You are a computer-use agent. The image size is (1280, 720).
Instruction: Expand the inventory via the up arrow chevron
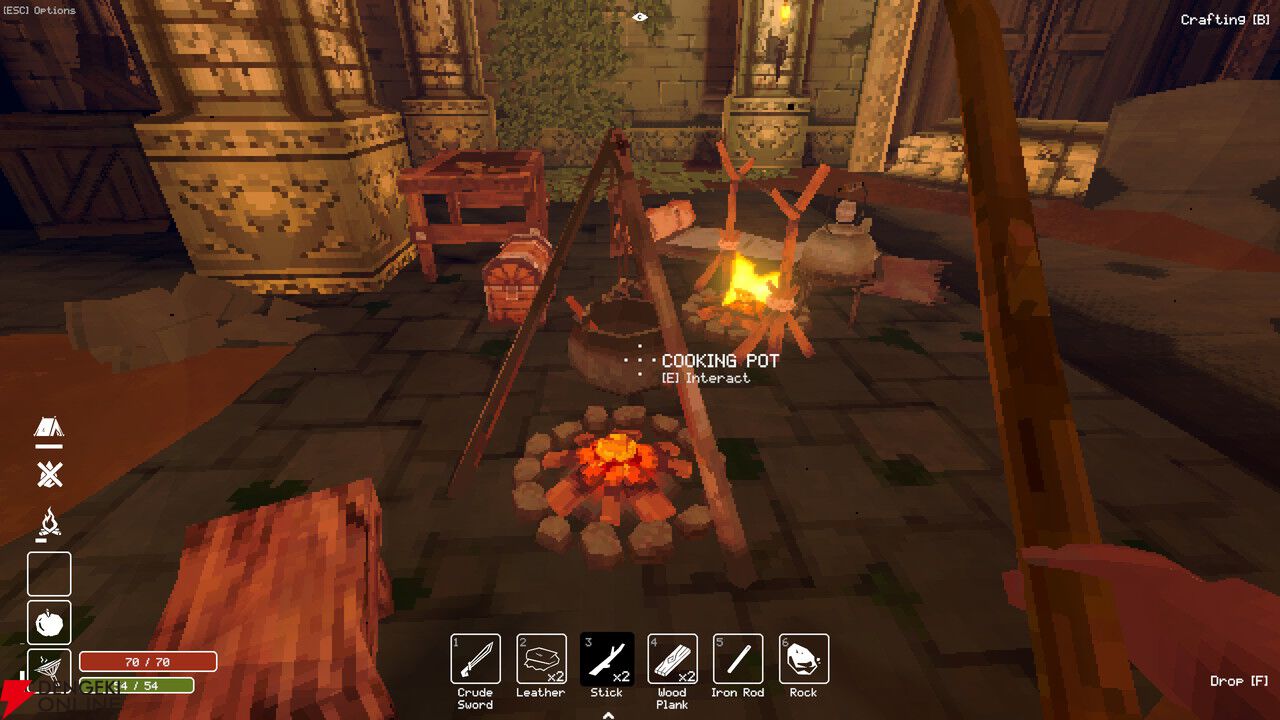coord(606,713)
